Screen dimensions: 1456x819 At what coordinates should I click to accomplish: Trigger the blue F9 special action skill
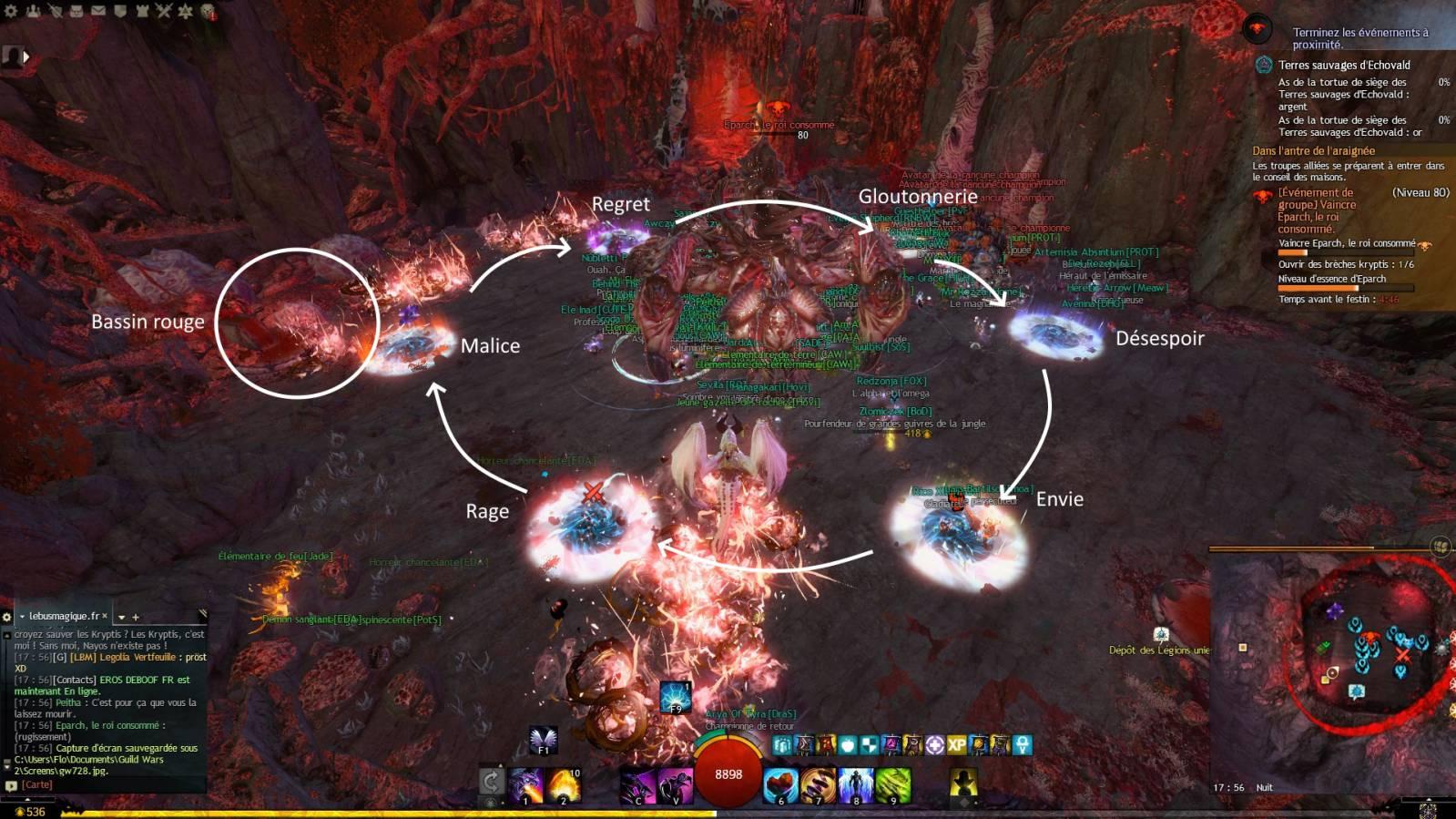[x=675, y=698]
